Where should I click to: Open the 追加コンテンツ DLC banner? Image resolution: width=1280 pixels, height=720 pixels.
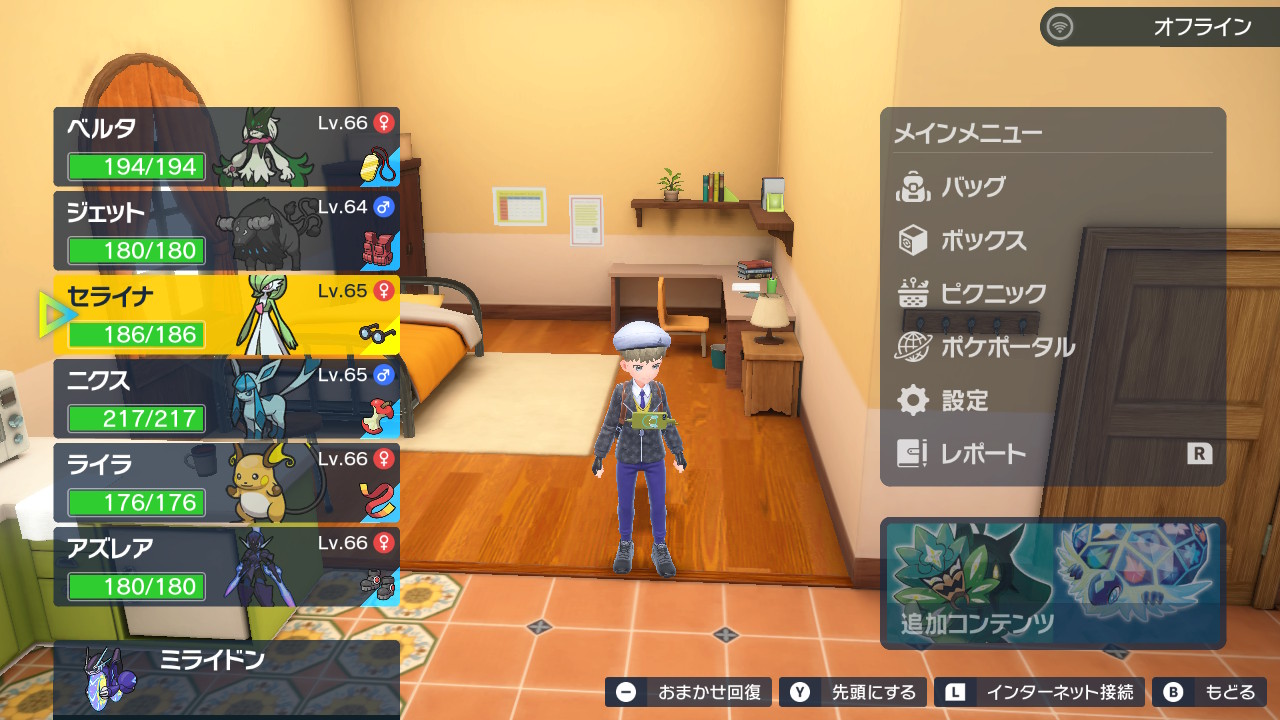click(x=1052, y=583)
